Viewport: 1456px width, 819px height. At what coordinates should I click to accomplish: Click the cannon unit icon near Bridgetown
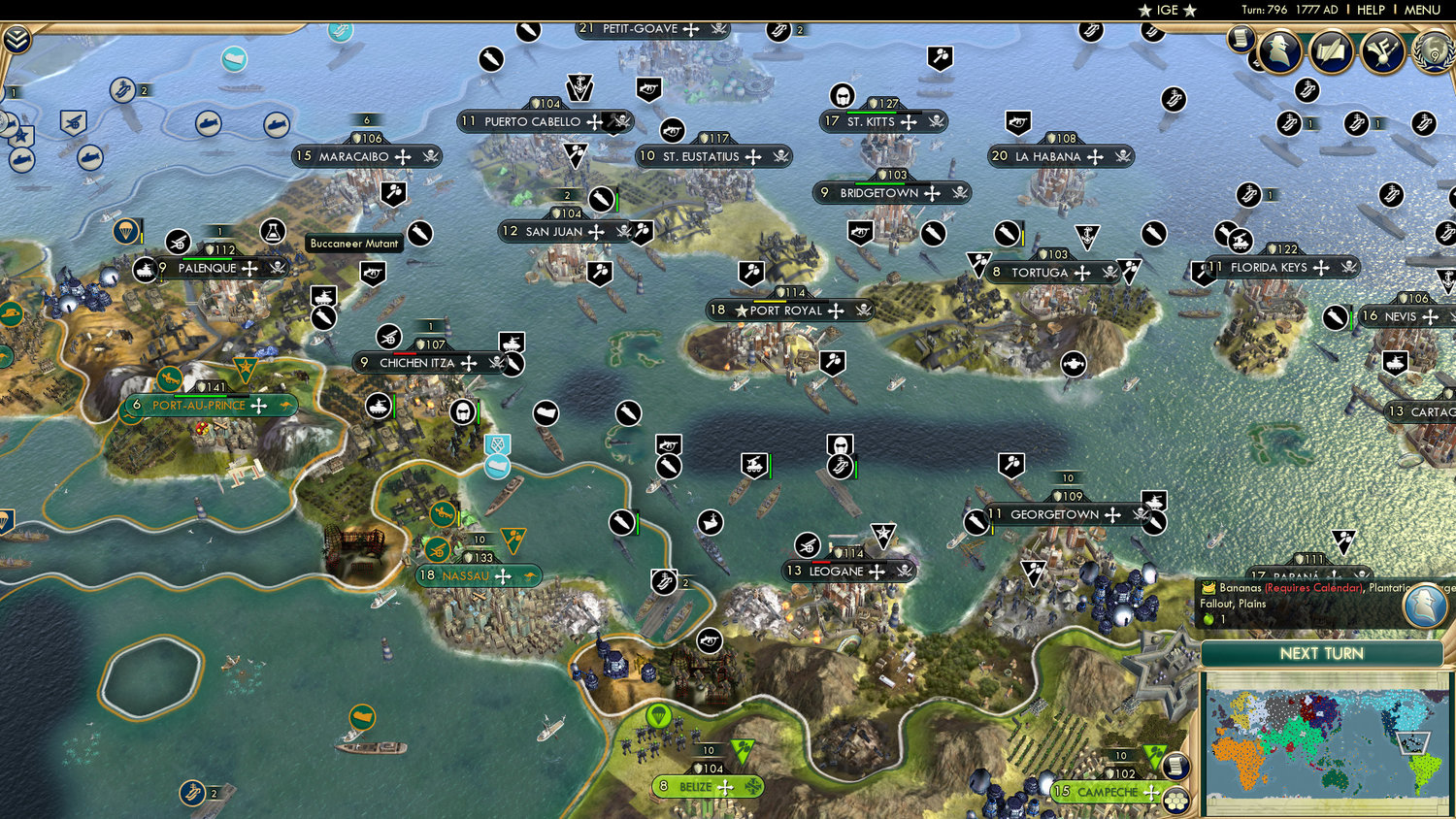point(860,232)
